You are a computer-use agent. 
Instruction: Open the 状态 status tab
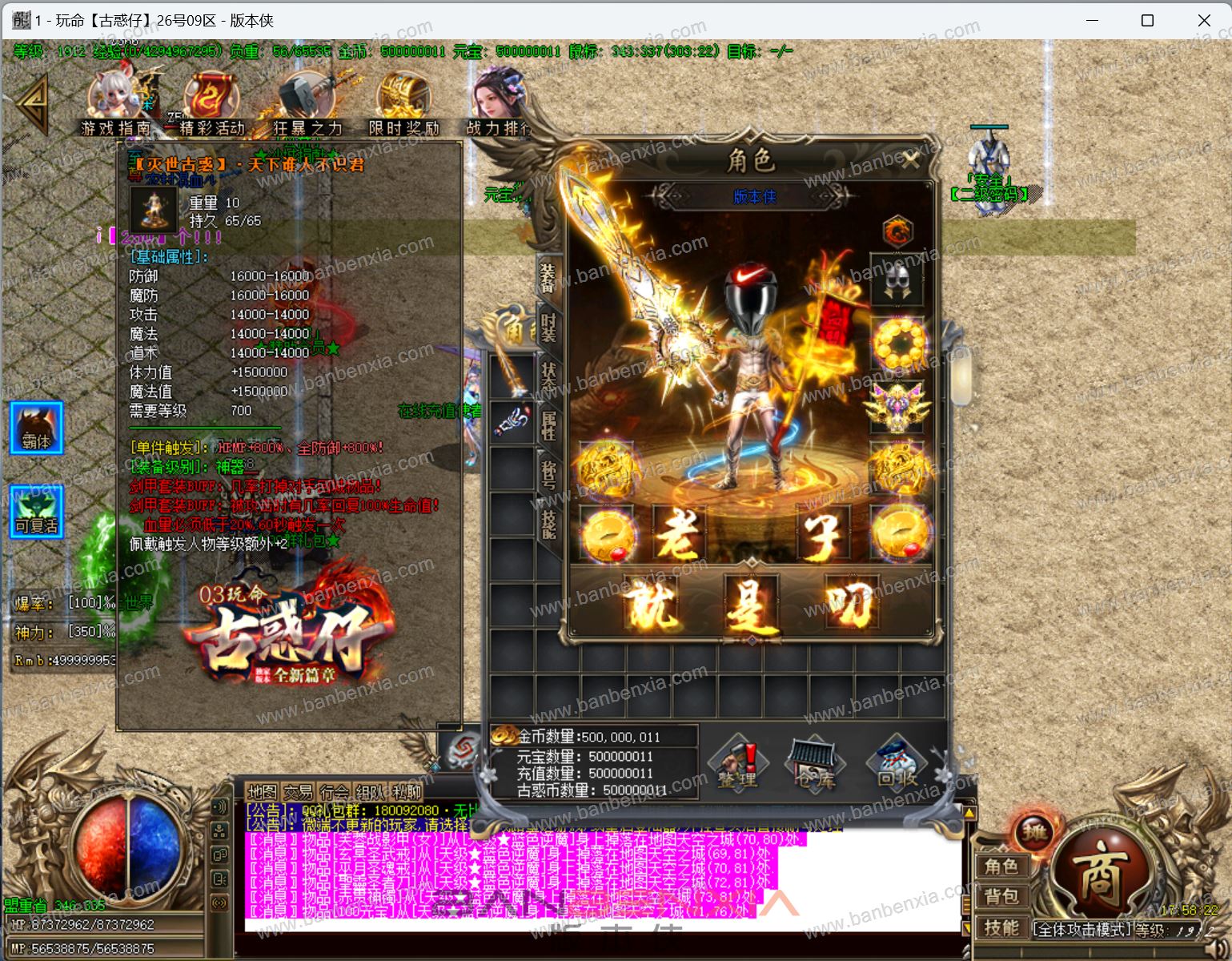click(549, 376)
